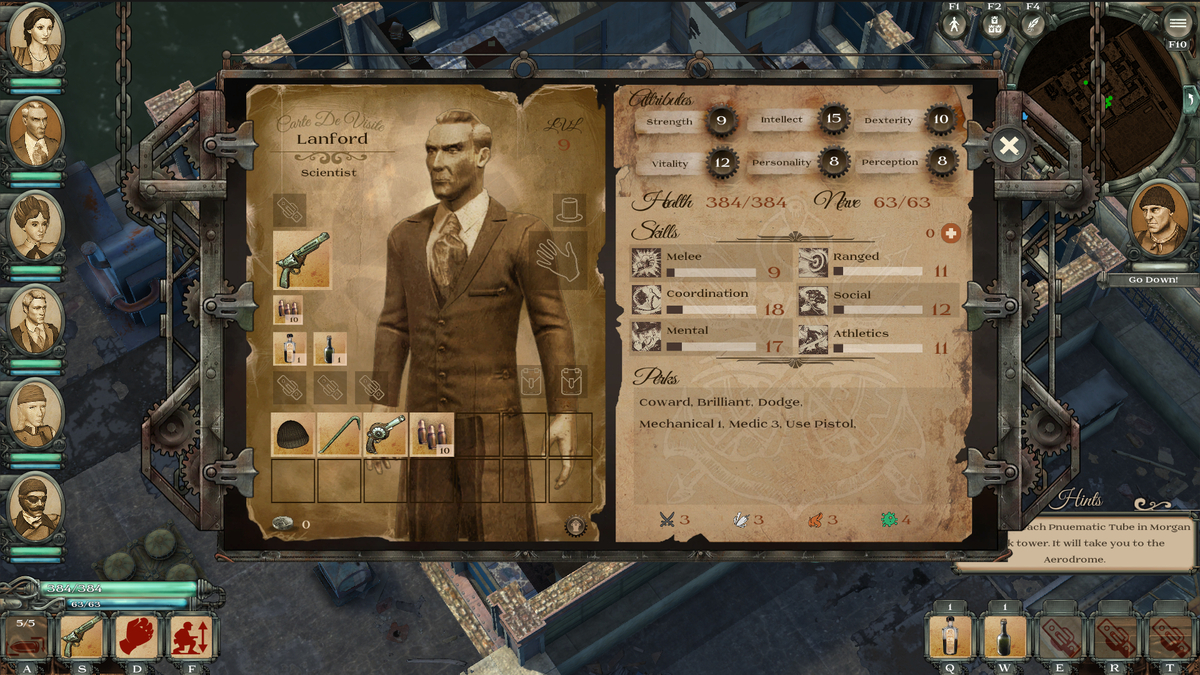Open the party icon under F2
Viewport: 1200px width, 675px height.
993,26
